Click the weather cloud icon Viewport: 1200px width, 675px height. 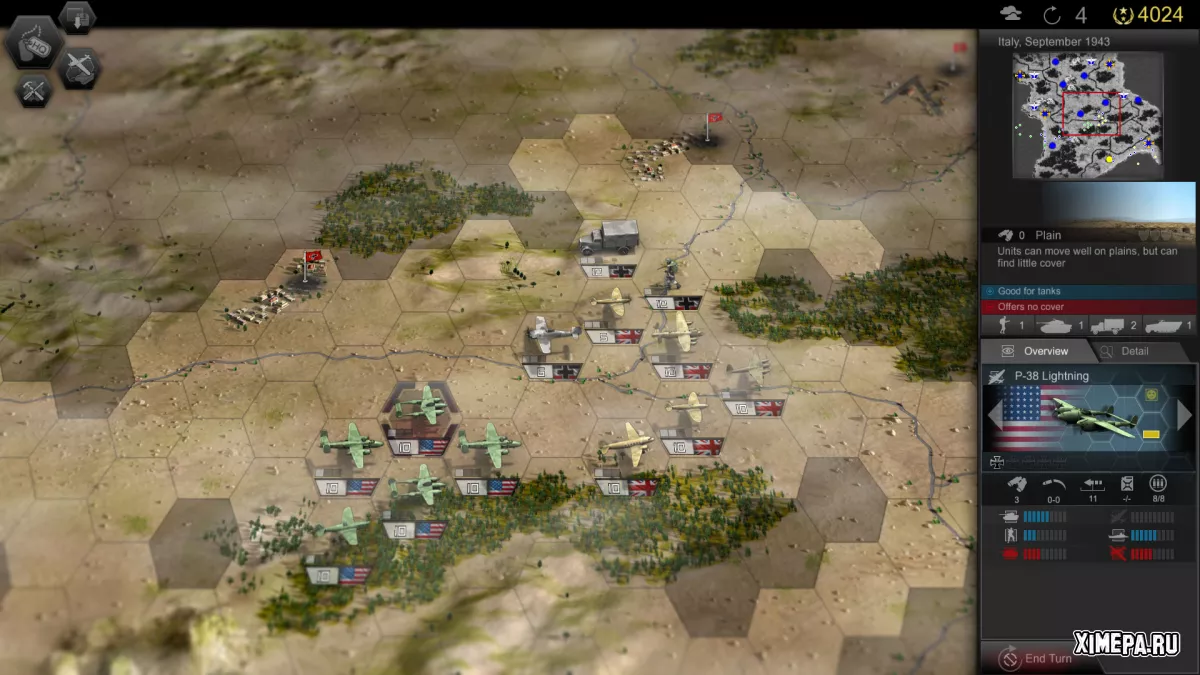(x=1011, y=14)
